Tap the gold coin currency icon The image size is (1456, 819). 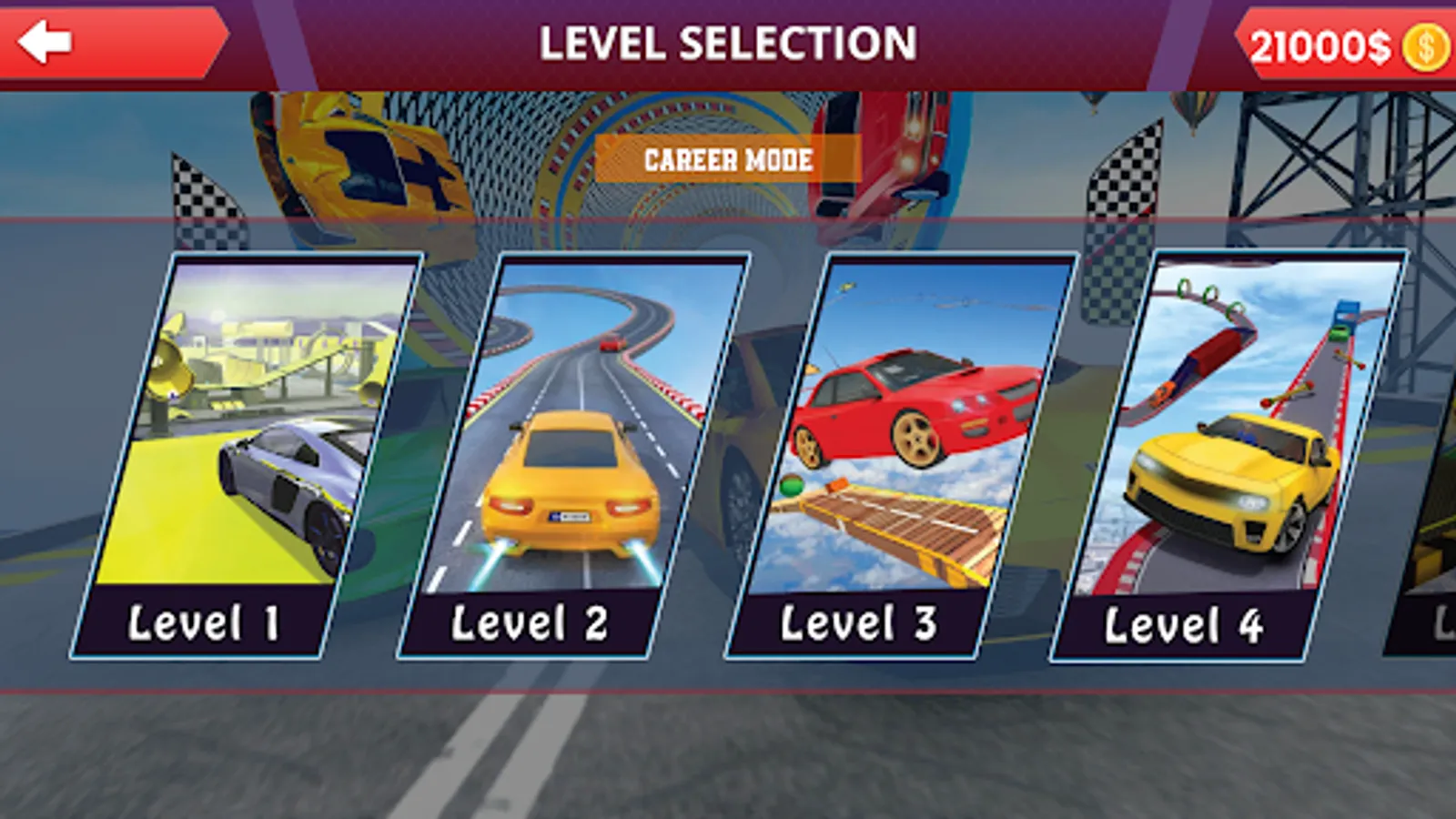(1424, 47)
